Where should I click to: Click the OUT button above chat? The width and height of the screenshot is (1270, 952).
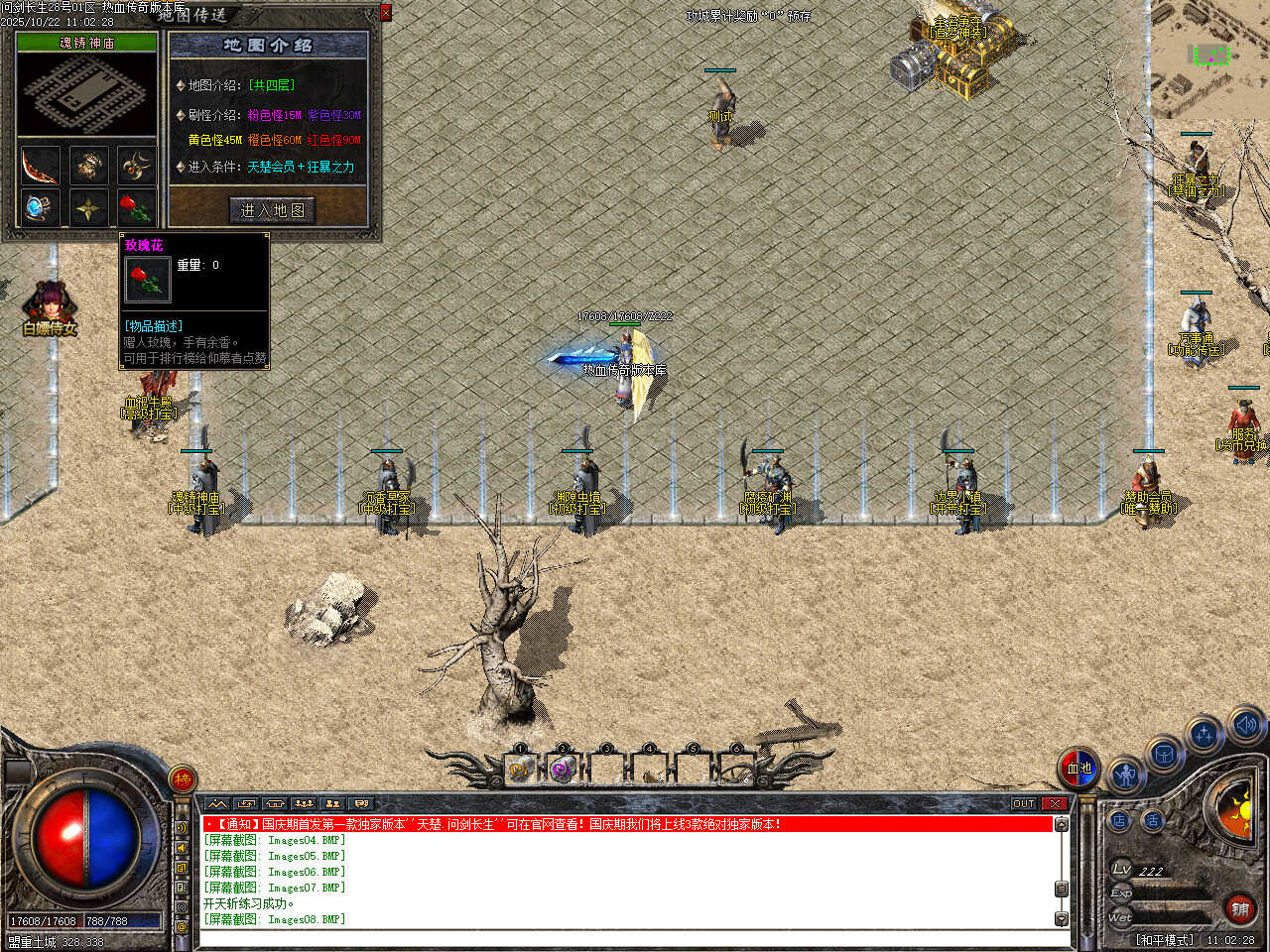pyautogui.click(x=1024, y=803)
